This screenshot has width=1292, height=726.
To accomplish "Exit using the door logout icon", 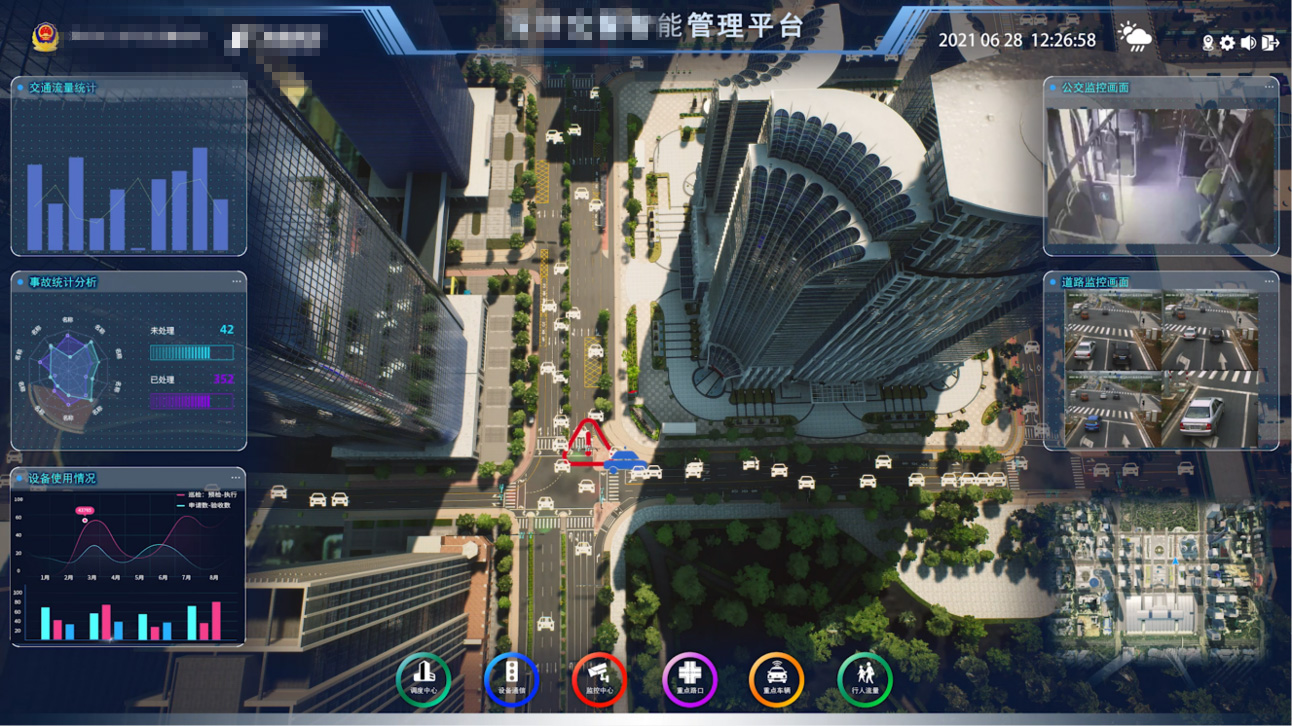I will [x=1270, y=43].
